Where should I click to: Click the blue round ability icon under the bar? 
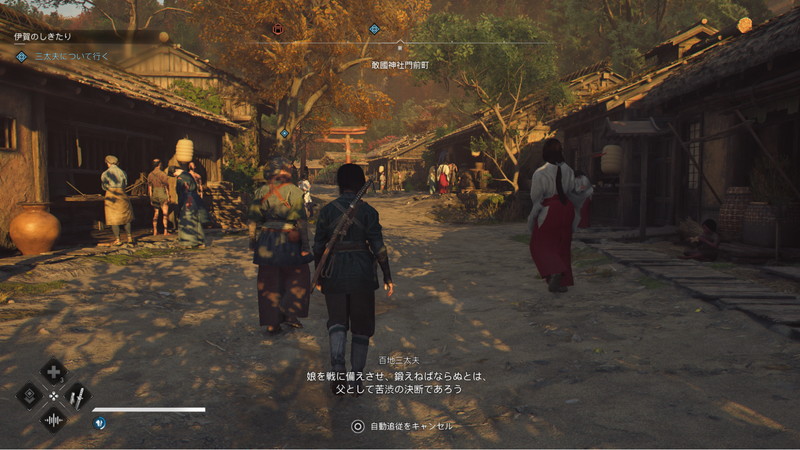[x=100, y=423]
